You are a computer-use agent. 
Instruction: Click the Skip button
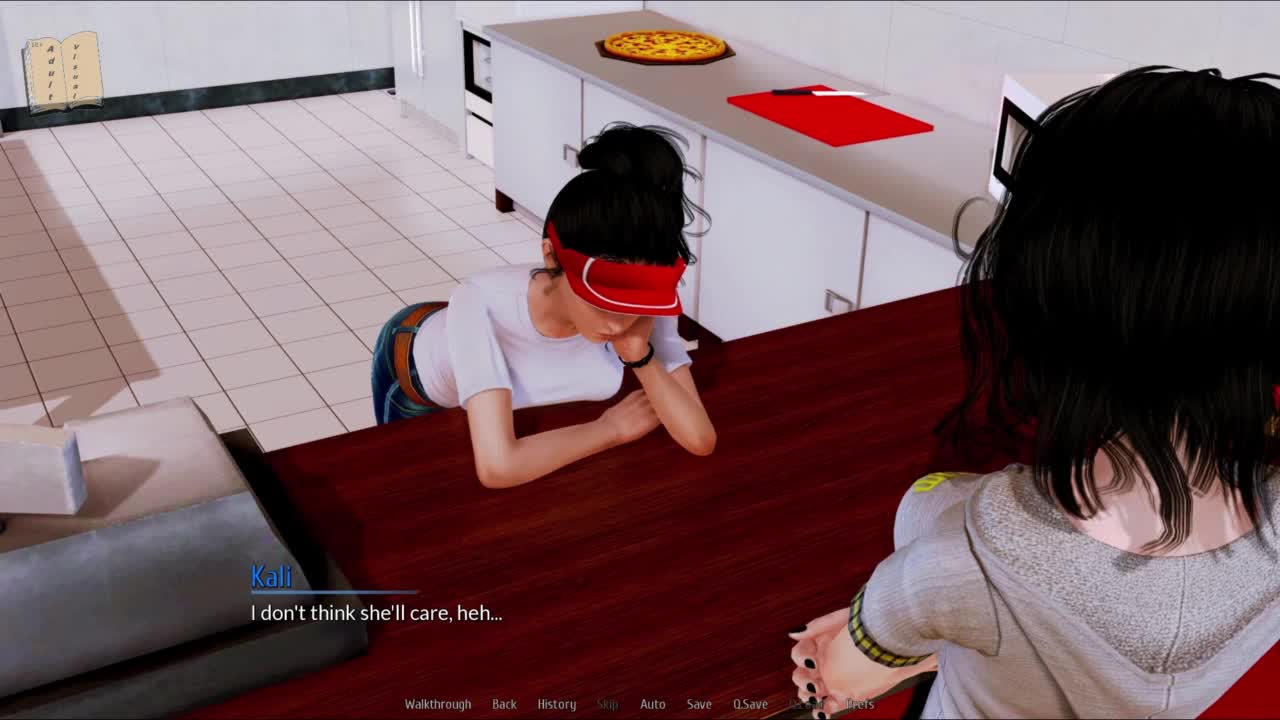pyautogui.click(x=607, y=704)
